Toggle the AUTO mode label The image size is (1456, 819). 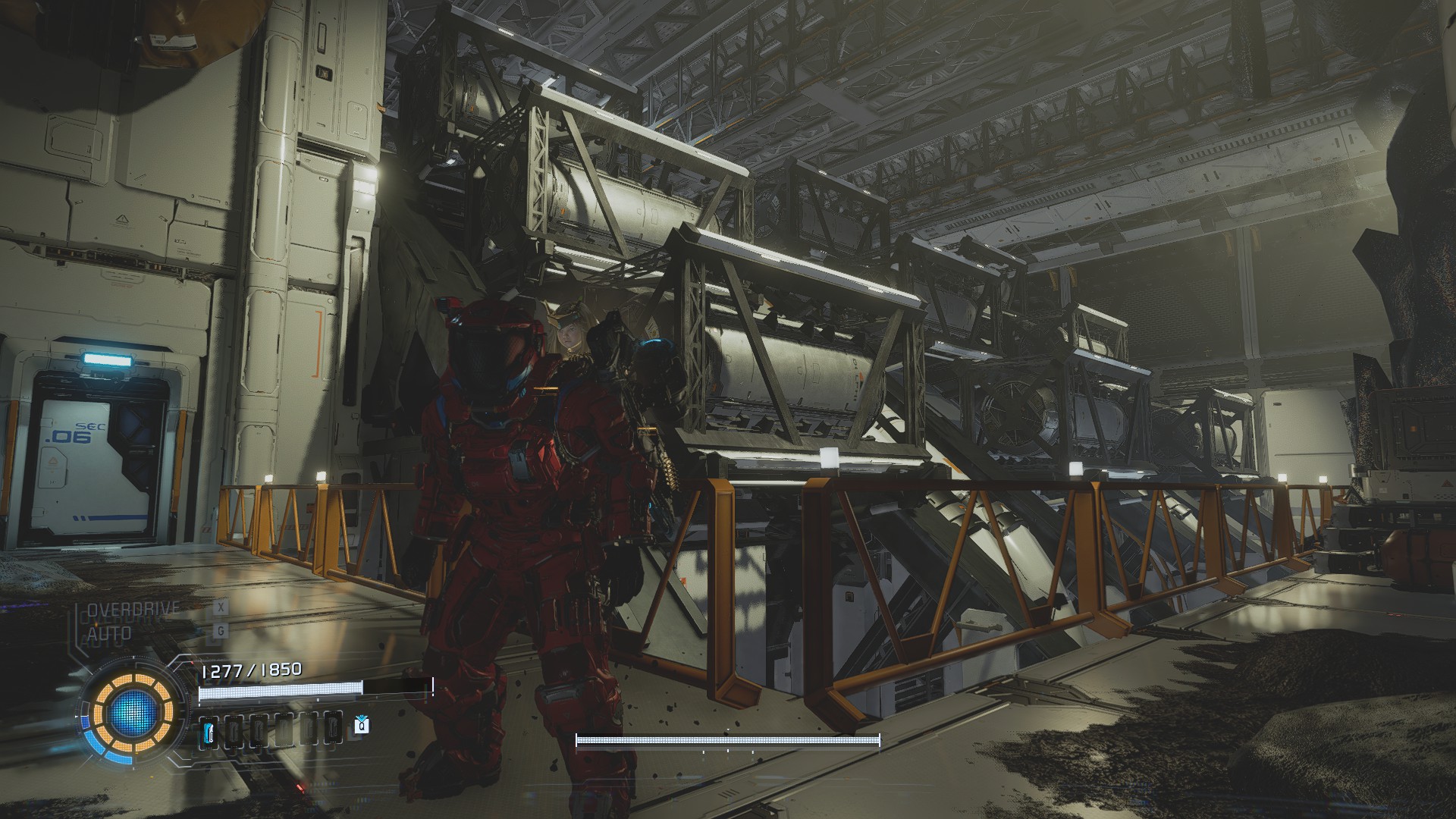click(x=109, y=632)
